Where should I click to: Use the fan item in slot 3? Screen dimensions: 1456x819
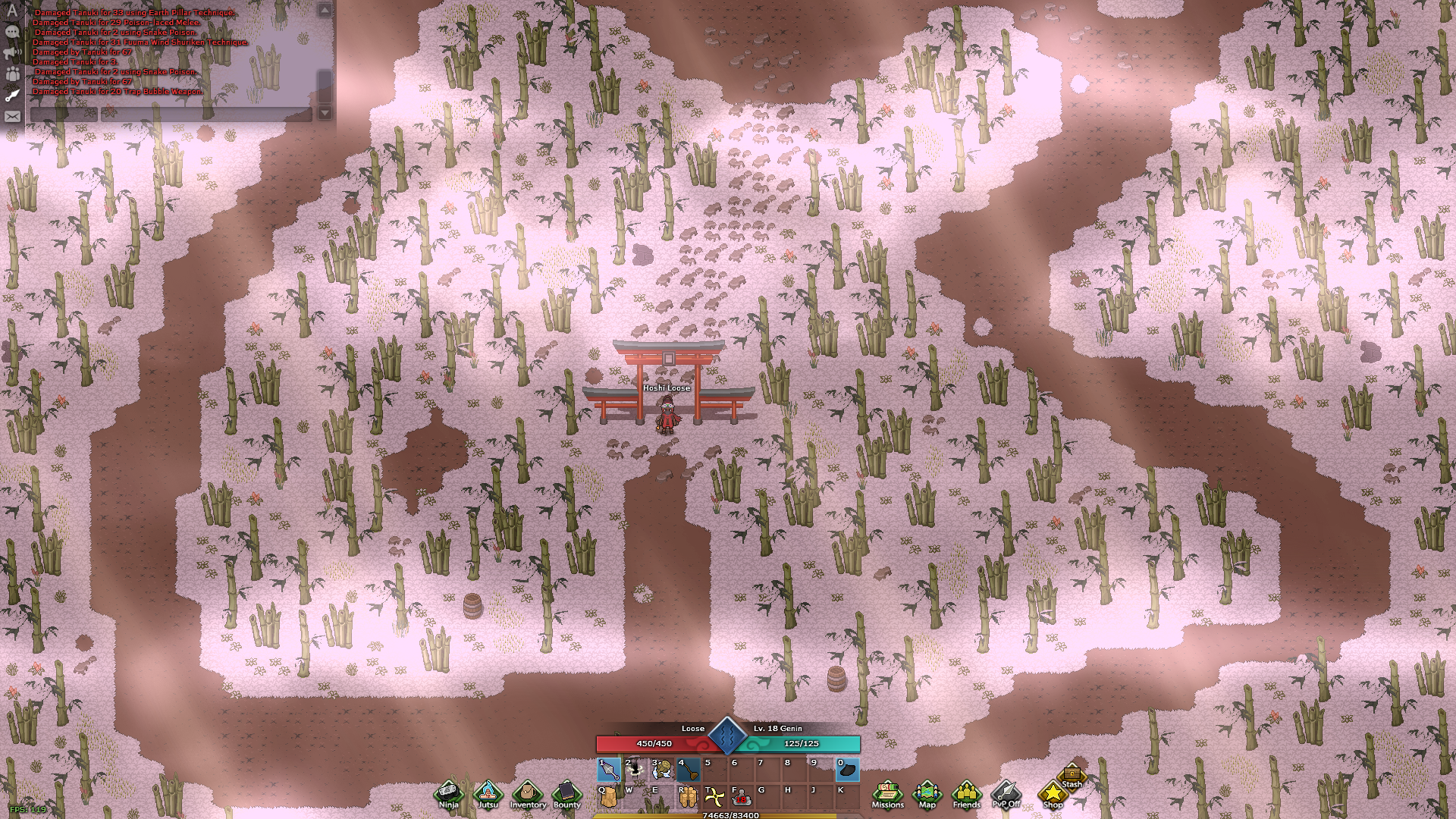[662, 770]
